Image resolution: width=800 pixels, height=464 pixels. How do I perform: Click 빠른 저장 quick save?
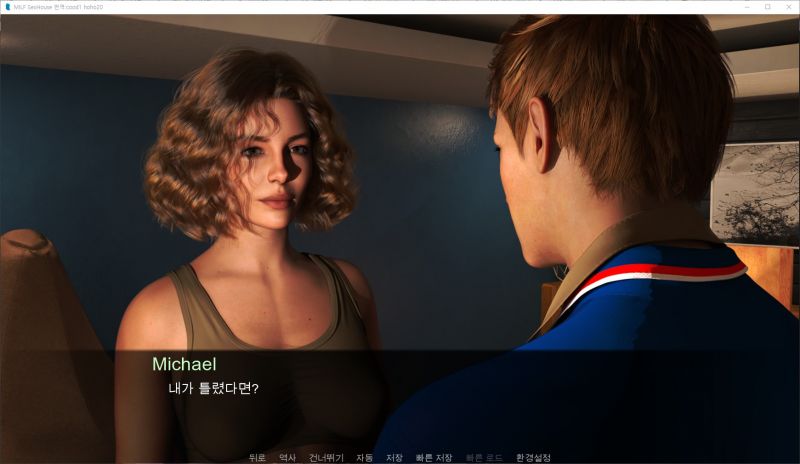pyautogui.click(x=434, y=457)
